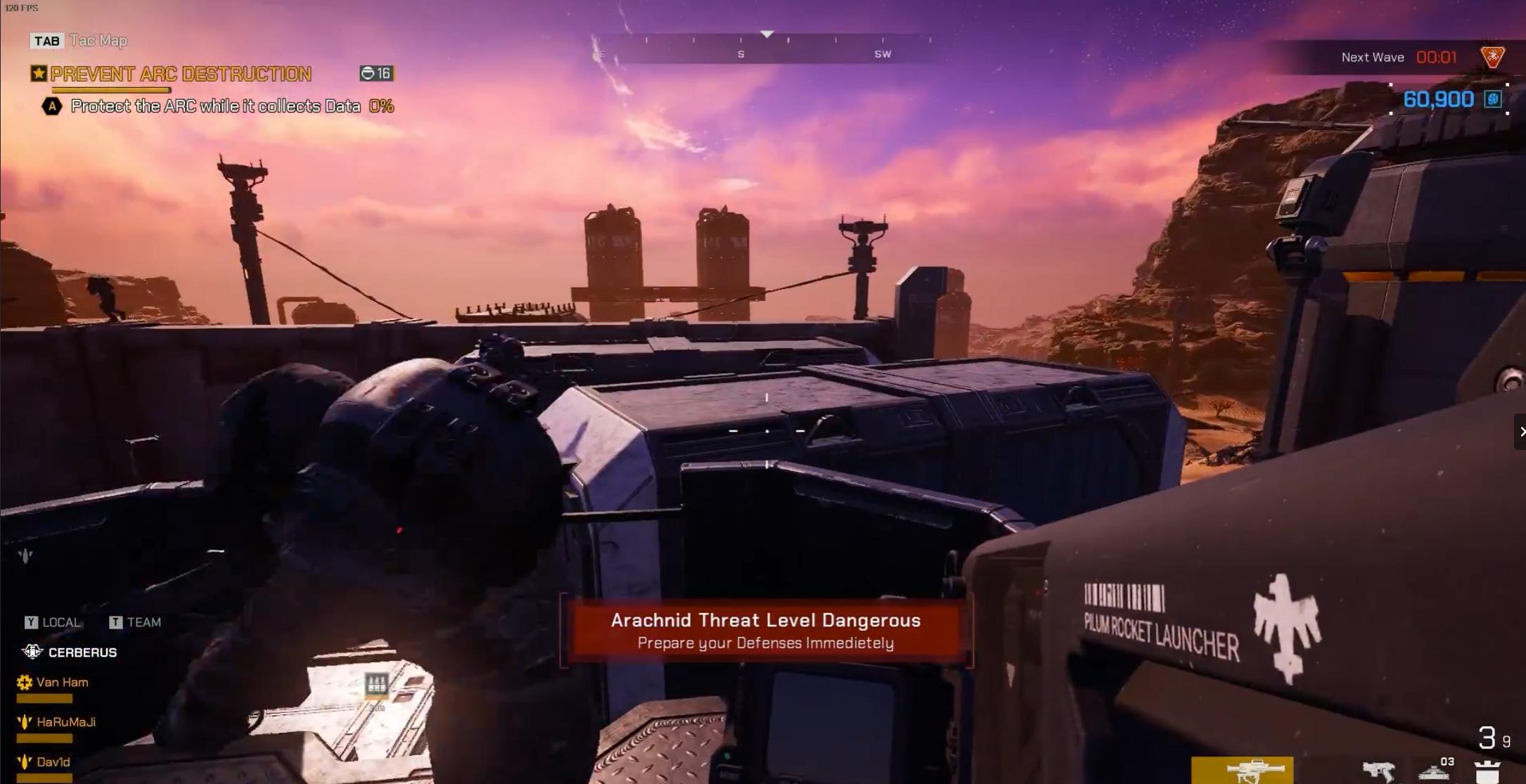The height and width of the screenshot is (784, 1526).
Task: Switch to the Local chat channel
Action: click(x=53, y=622)
